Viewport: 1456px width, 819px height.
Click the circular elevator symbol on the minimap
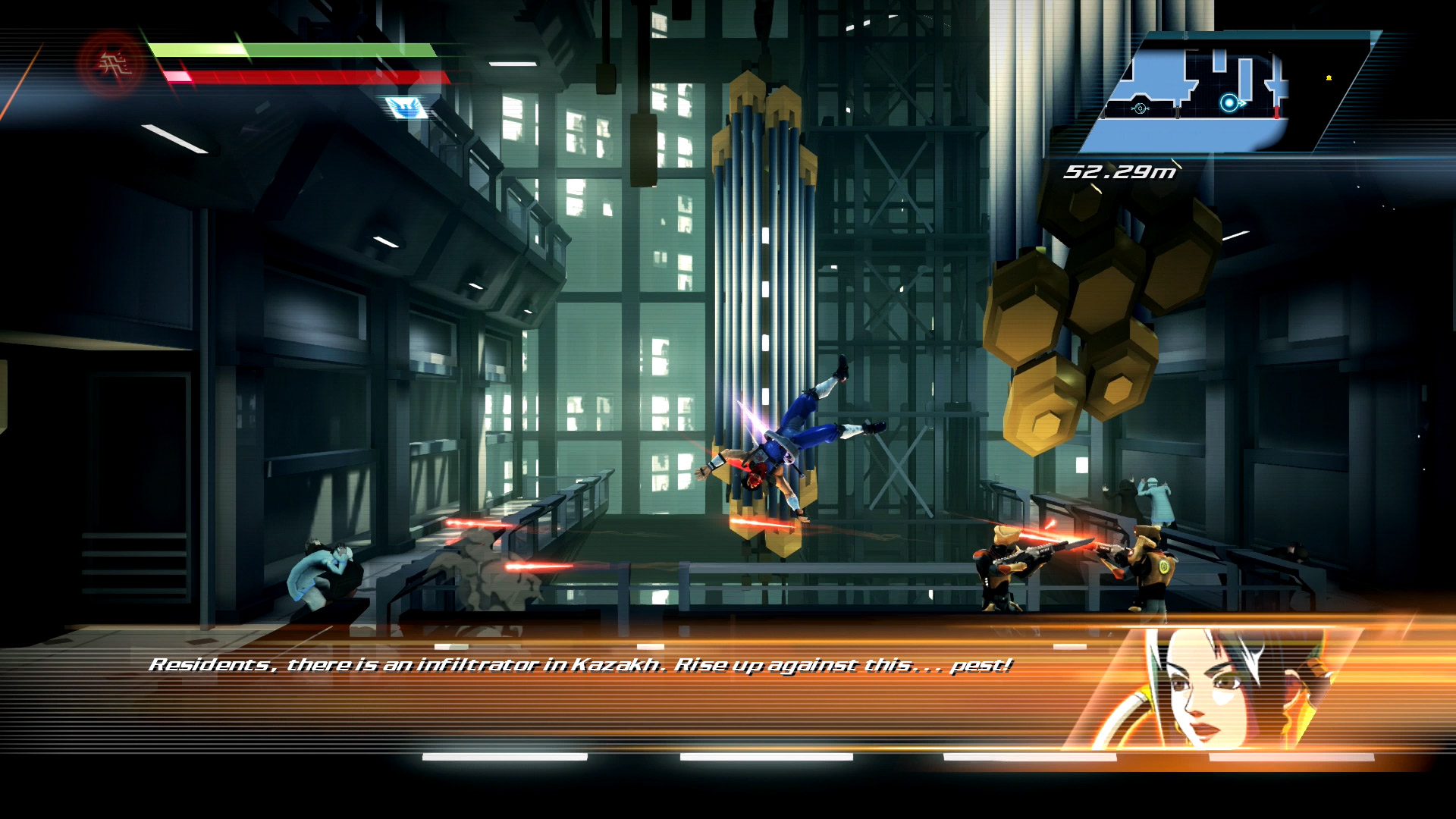(x=1140, y=108)
